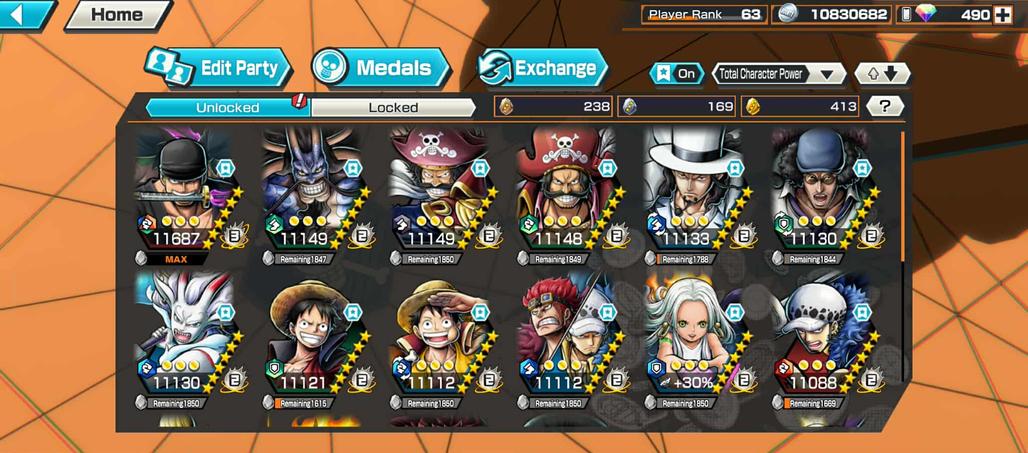This screenshot has width=1028, height=453.
Task: Show help with the question mark button
Action: (884, 106)
